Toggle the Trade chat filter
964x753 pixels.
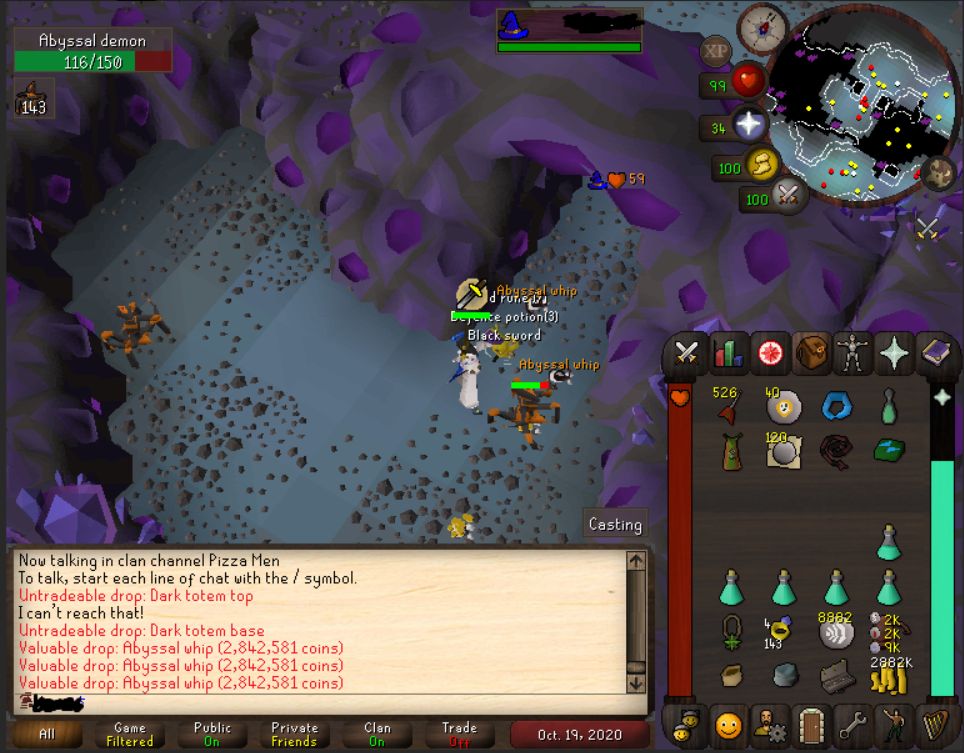459,734
